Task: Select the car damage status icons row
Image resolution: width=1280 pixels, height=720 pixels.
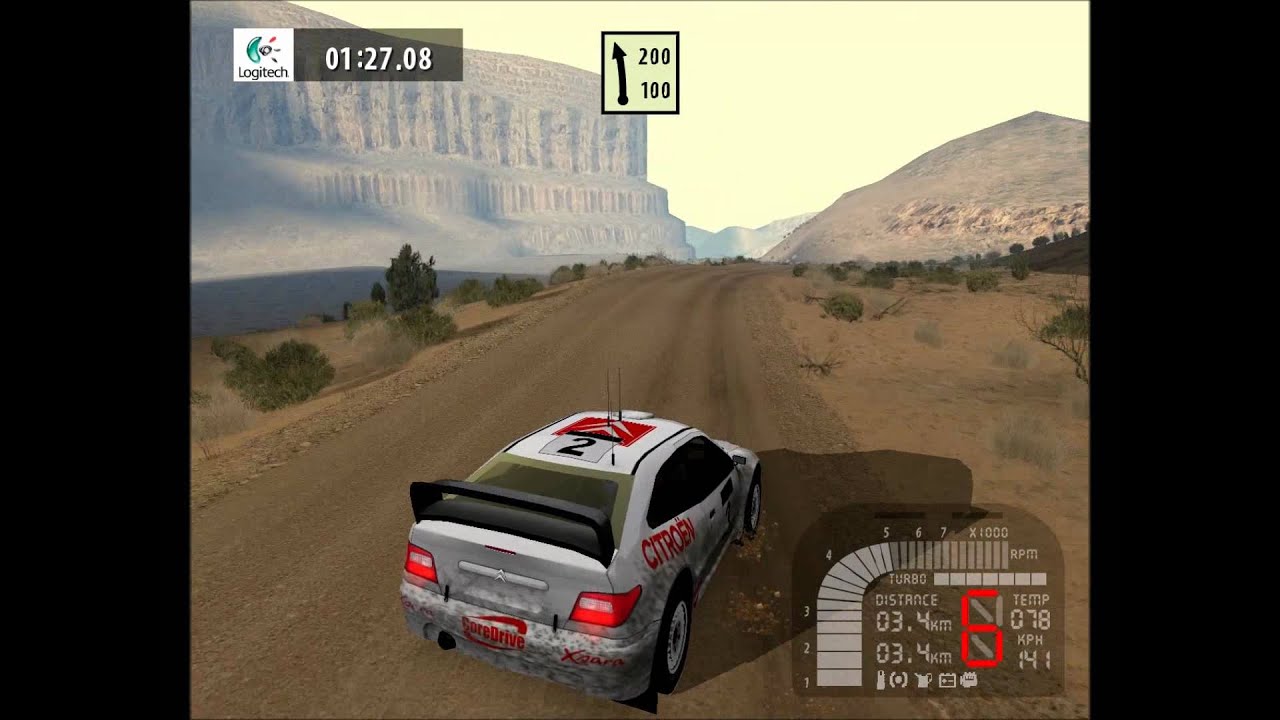Action: tap(926, 681)
